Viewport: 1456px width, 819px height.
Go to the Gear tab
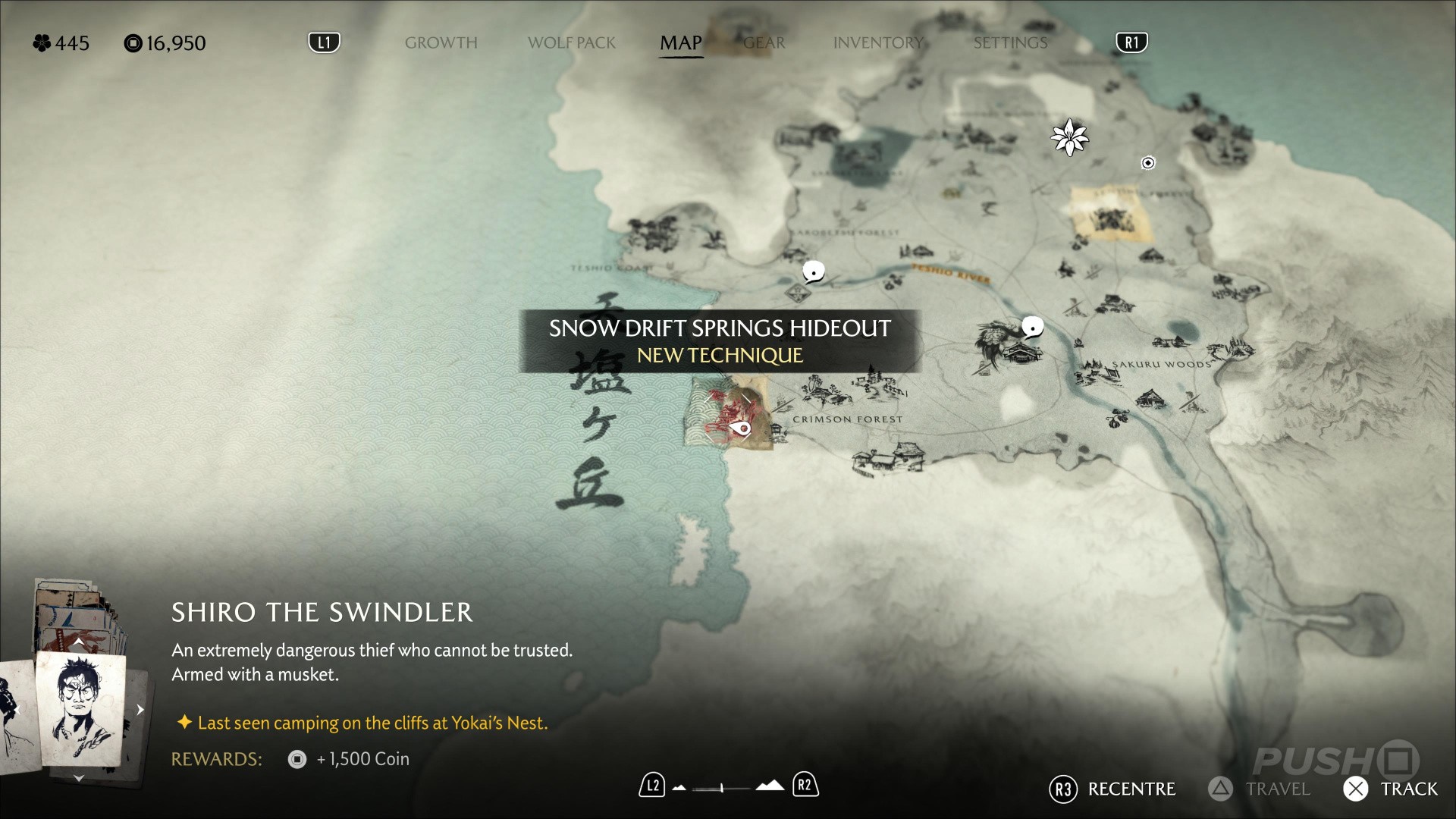[764, 43]
